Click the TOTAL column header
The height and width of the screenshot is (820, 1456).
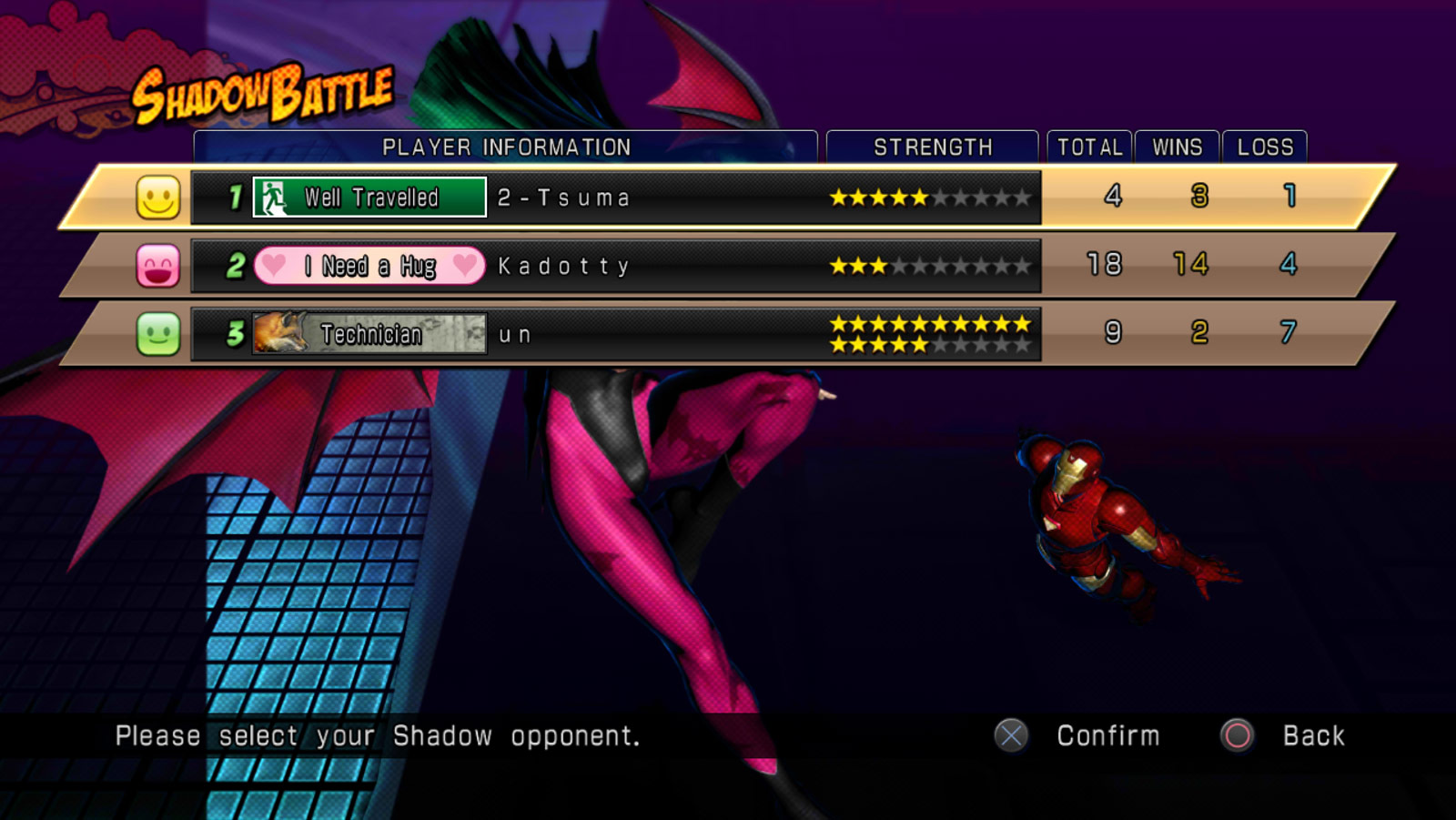click(1088, 146)
